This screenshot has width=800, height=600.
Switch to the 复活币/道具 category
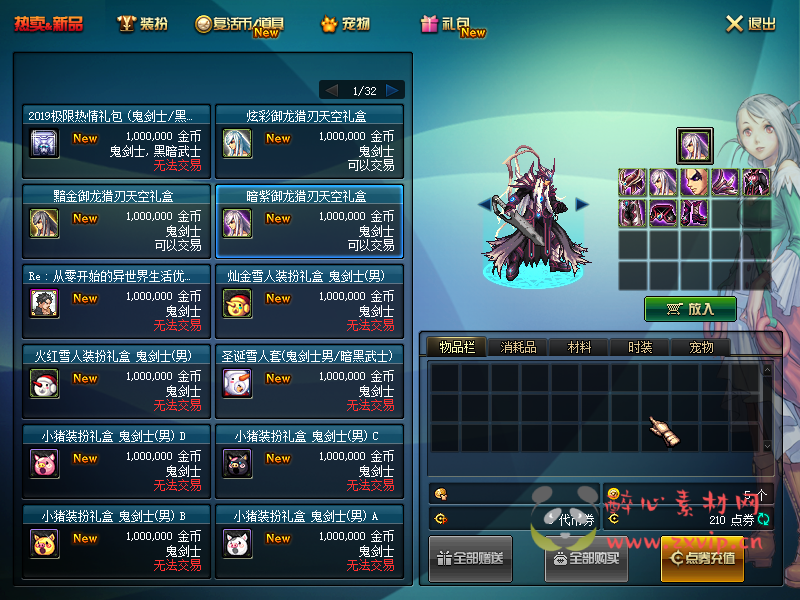coord(240,24)
